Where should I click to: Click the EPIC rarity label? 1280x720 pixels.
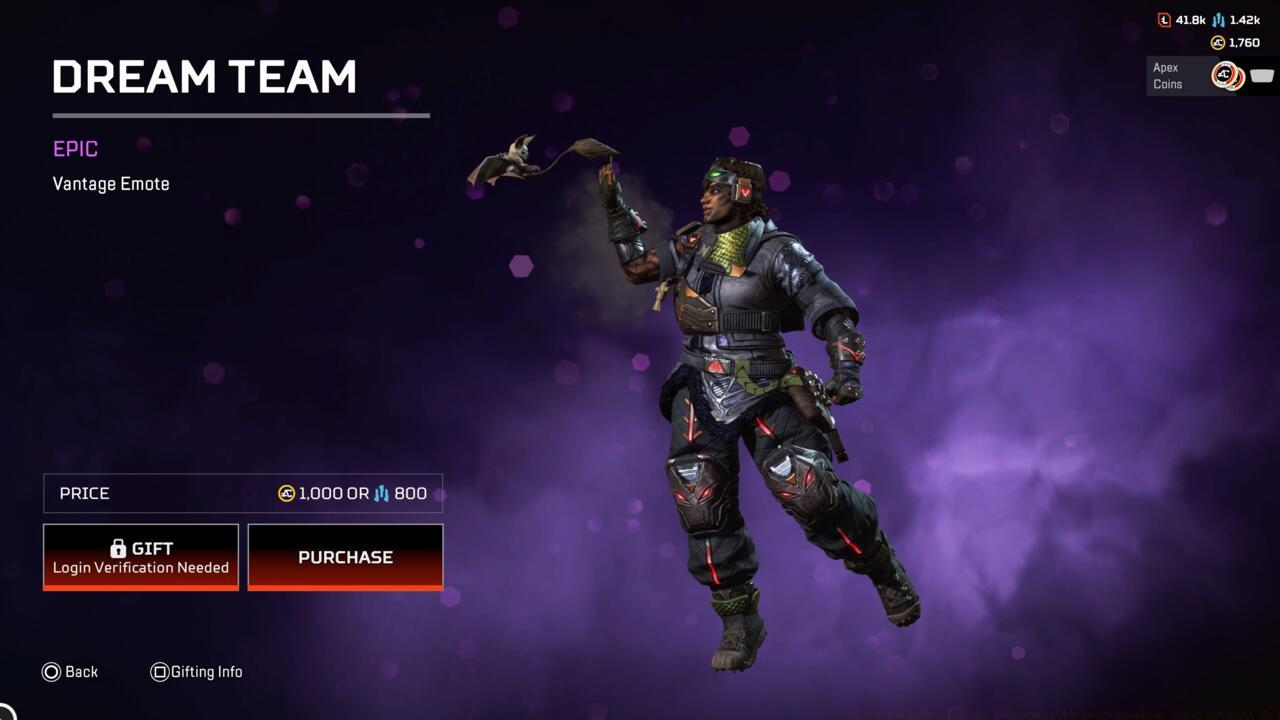pos(74,148)
